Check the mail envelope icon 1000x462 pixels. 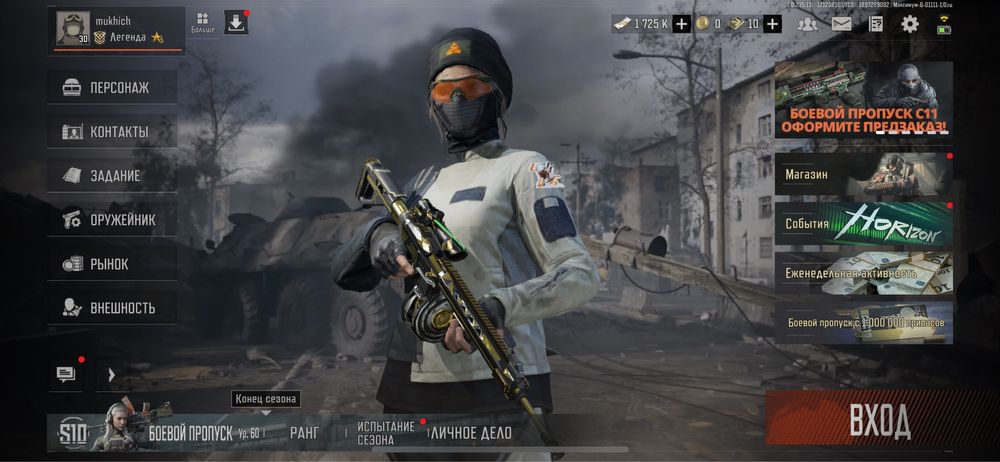point(841,24)
